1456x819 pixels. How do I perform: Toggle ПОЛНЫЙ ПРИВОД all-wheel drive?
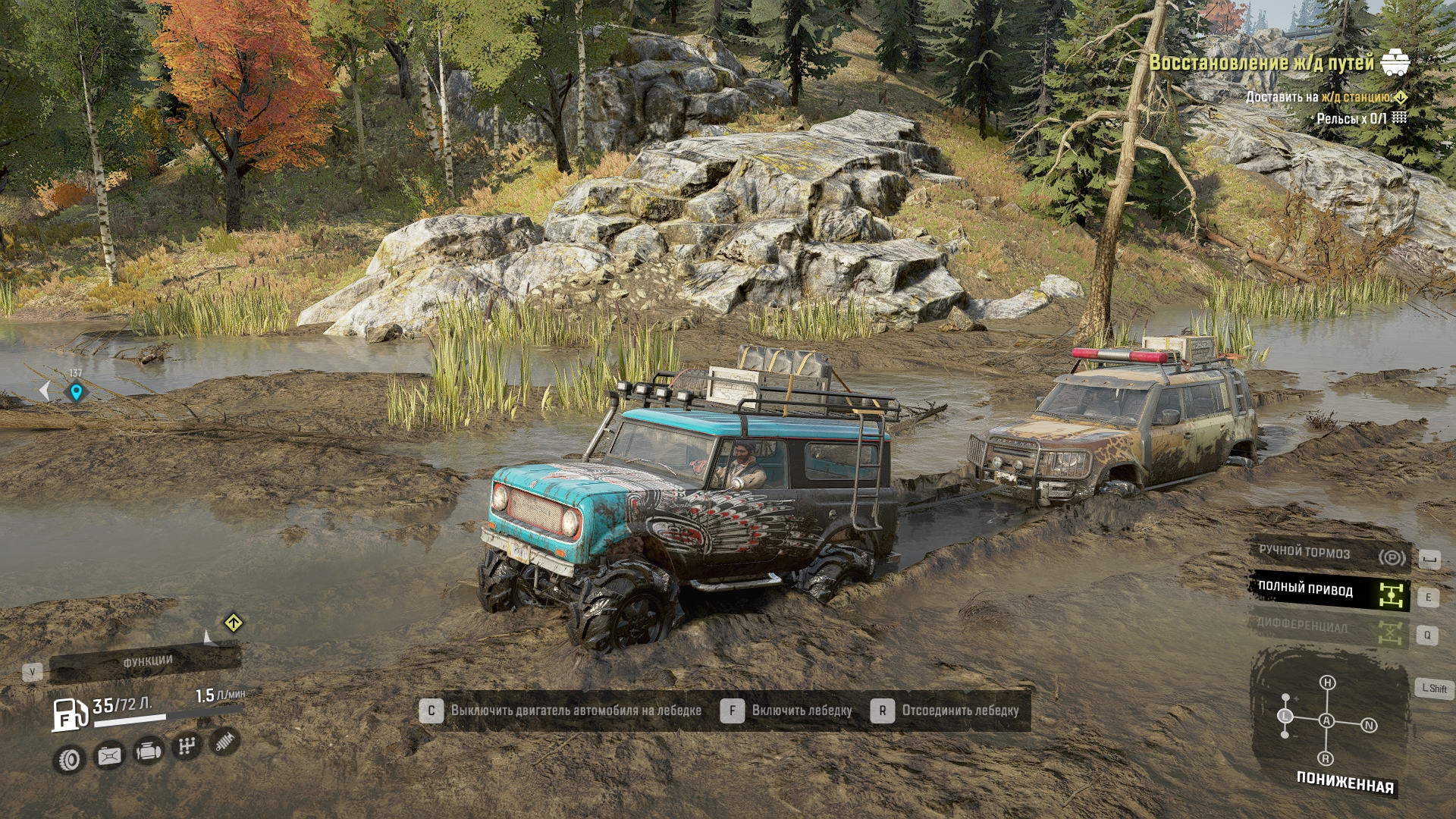pyautogui.click(x=1329, y=591)
